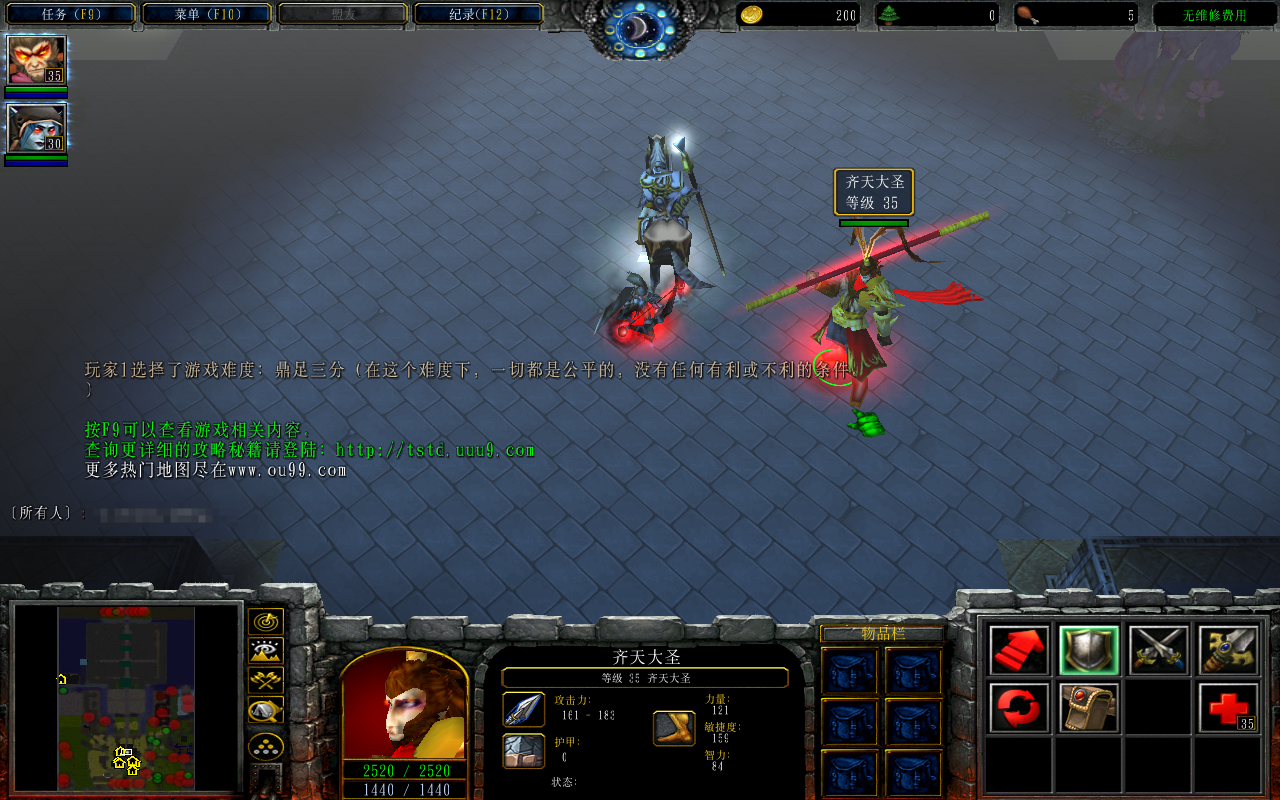Open the 任务 (F9) quest log
1280x800 pixels.
pyautogui.click(x=69, y=14)
